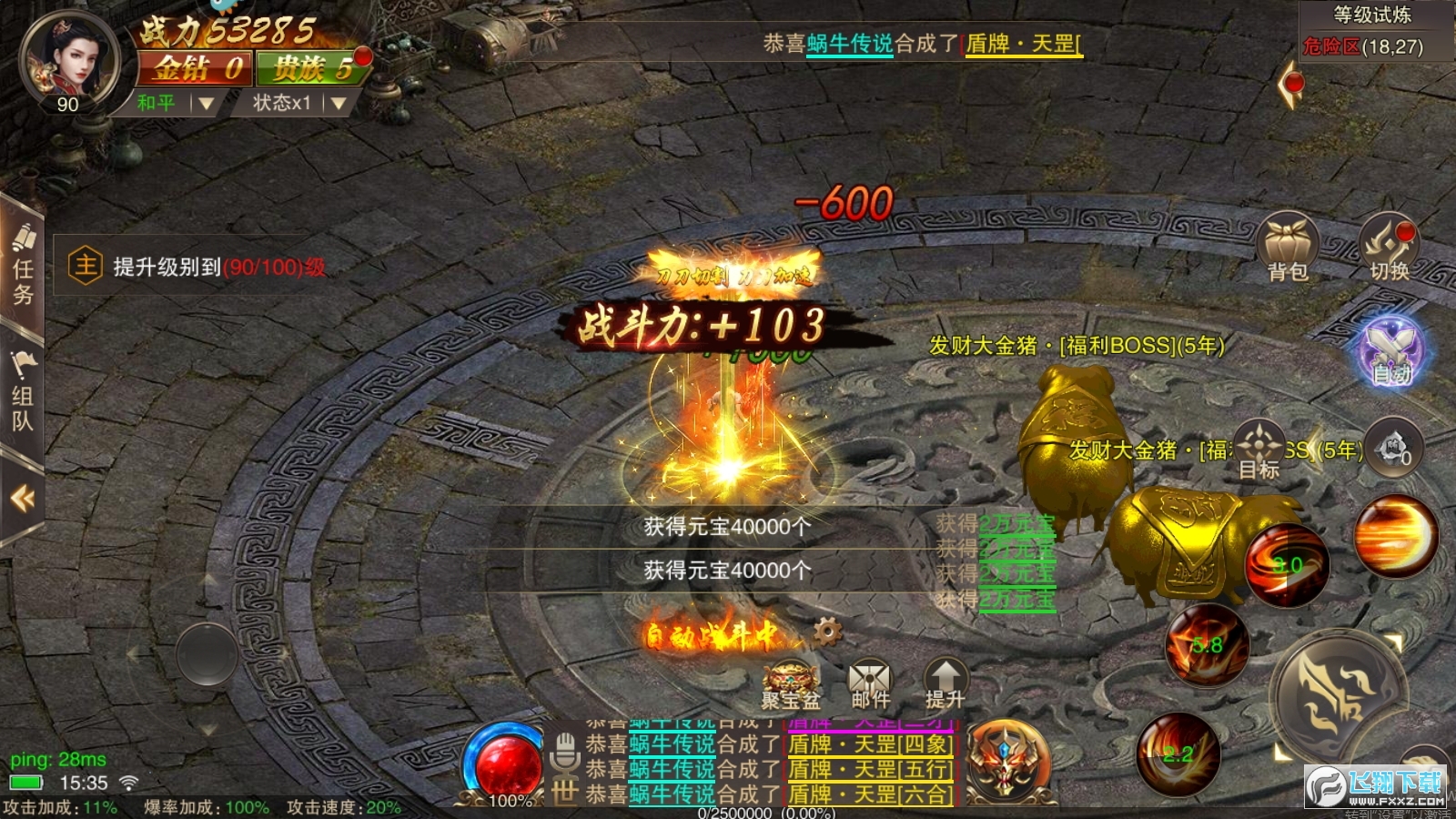Open the 邮件 mailbox
This screenshot has height=819, width=1456.
(870, 683)
